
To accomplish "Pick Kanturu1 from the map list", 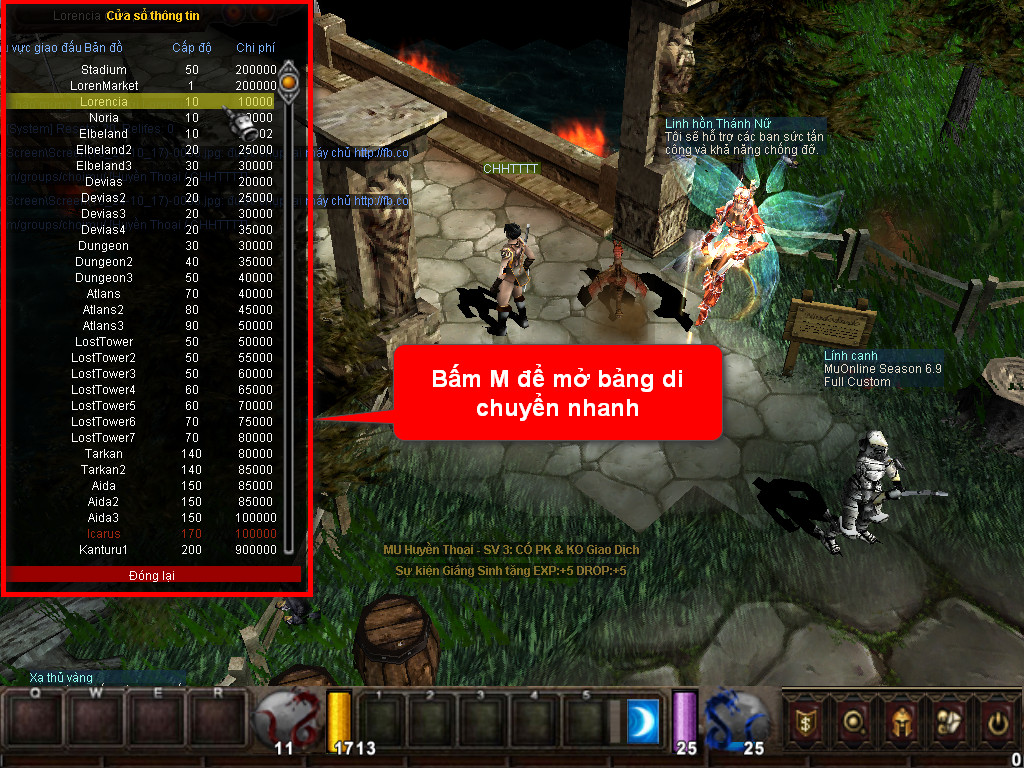I will coord(104,550).
